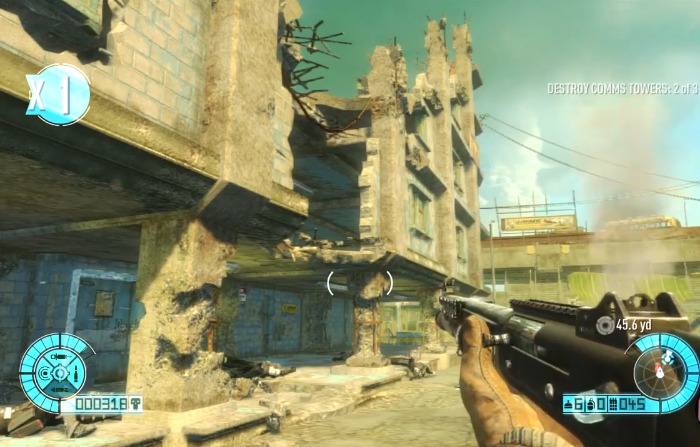Click the X1 multiplier badge
Image resolution: width=700 pixels, height=447 pixels.
click(57, 95)
